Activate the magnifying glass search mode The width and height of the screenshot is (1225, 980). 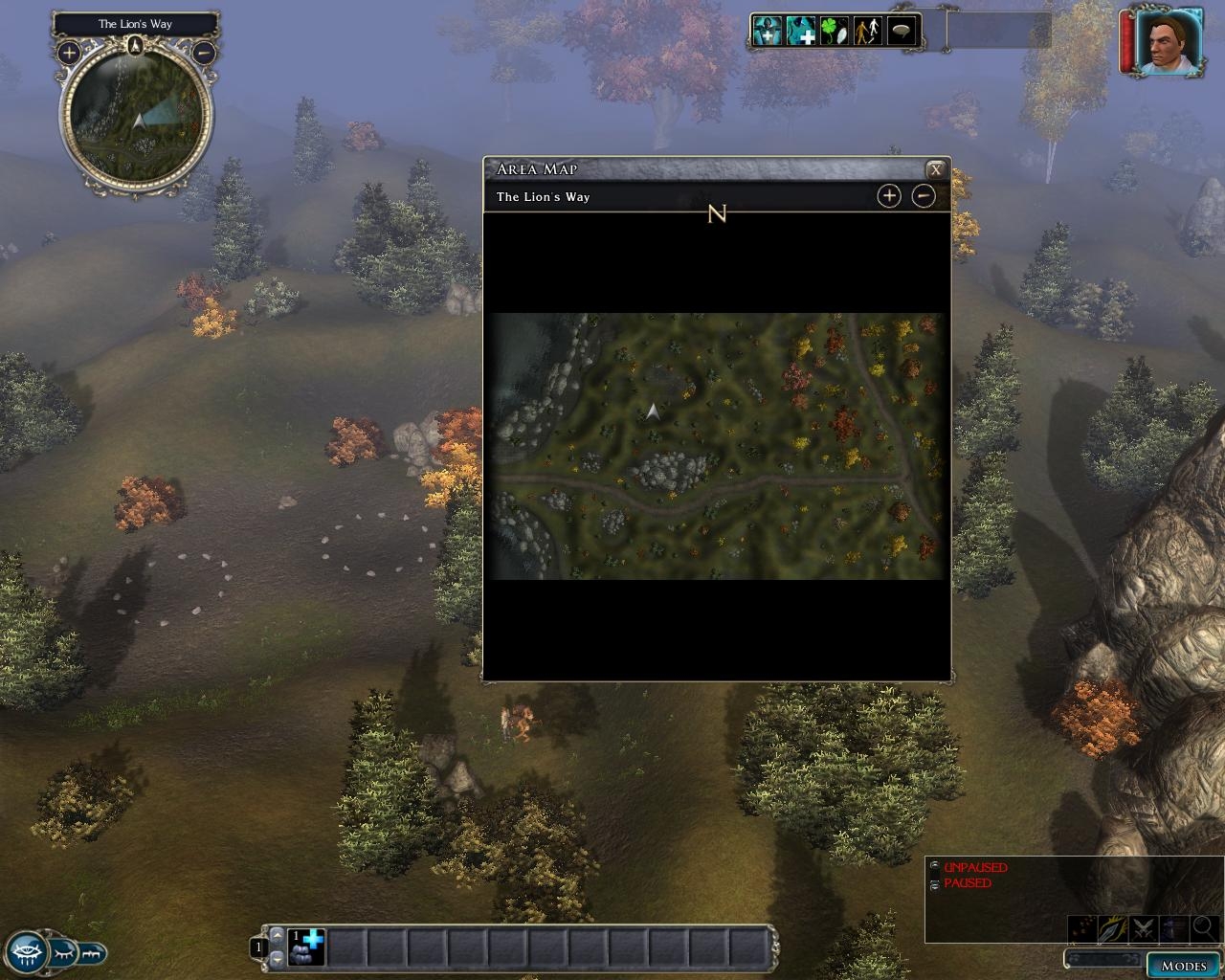click(1203, 928)
